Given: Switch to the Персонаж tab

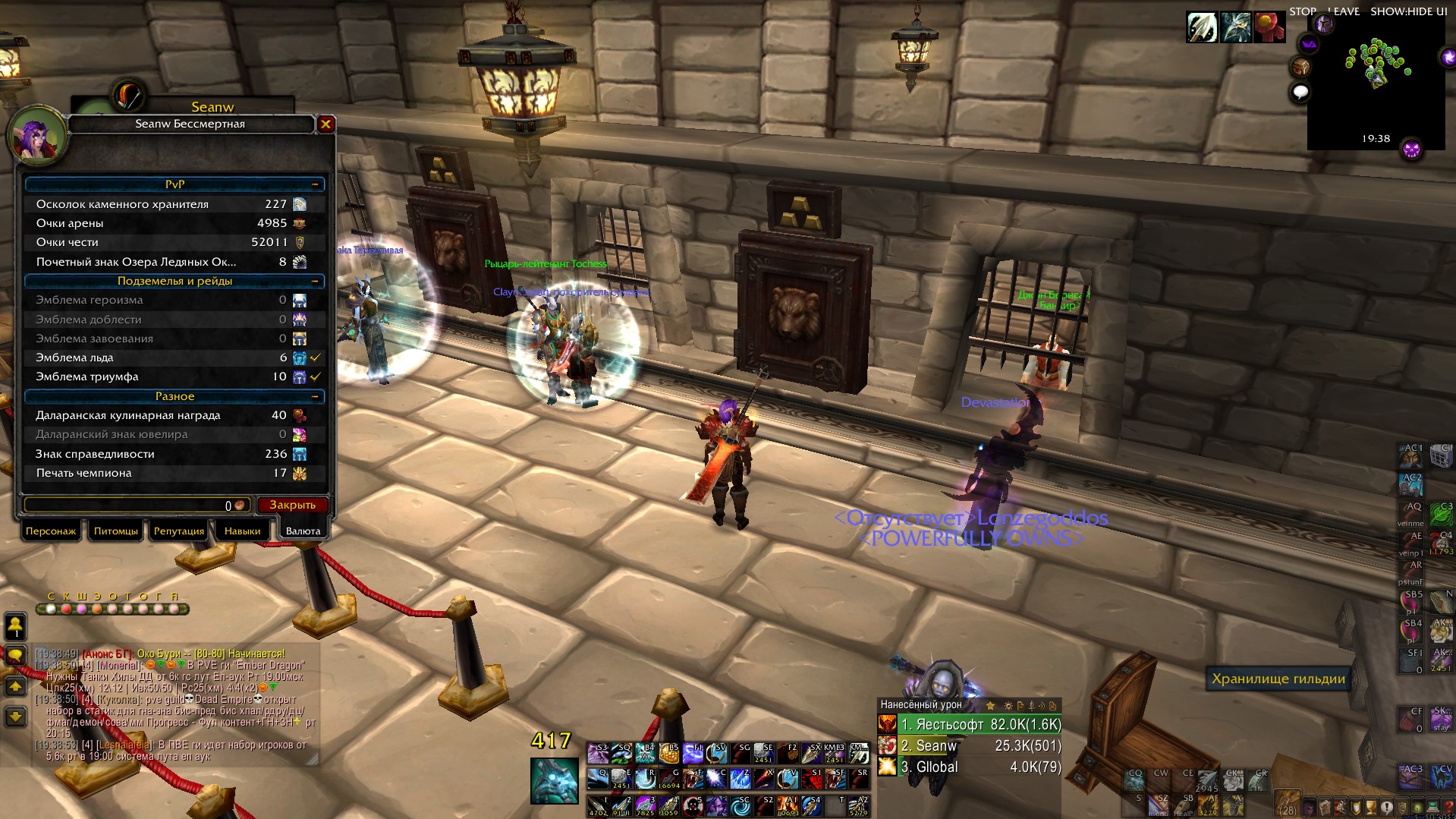Looking at the screenshot, I should [51, 531].
